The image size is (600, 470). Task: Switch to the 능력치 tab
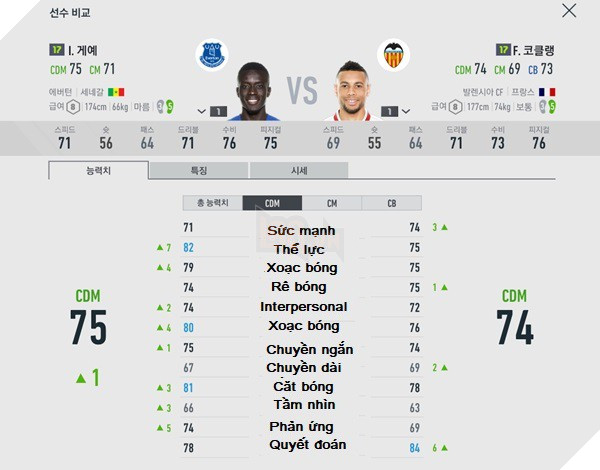coord(97,170)
